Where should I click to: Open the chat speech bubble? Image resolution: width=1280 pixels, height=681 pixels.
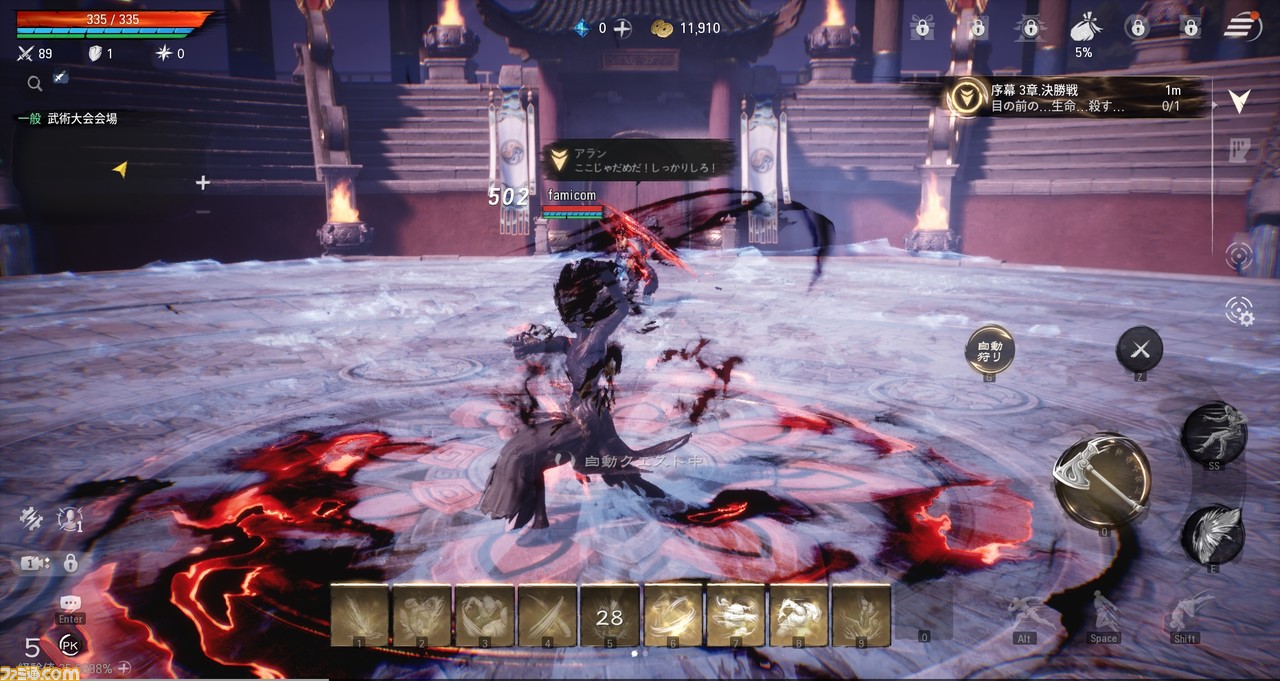[70, 603]
